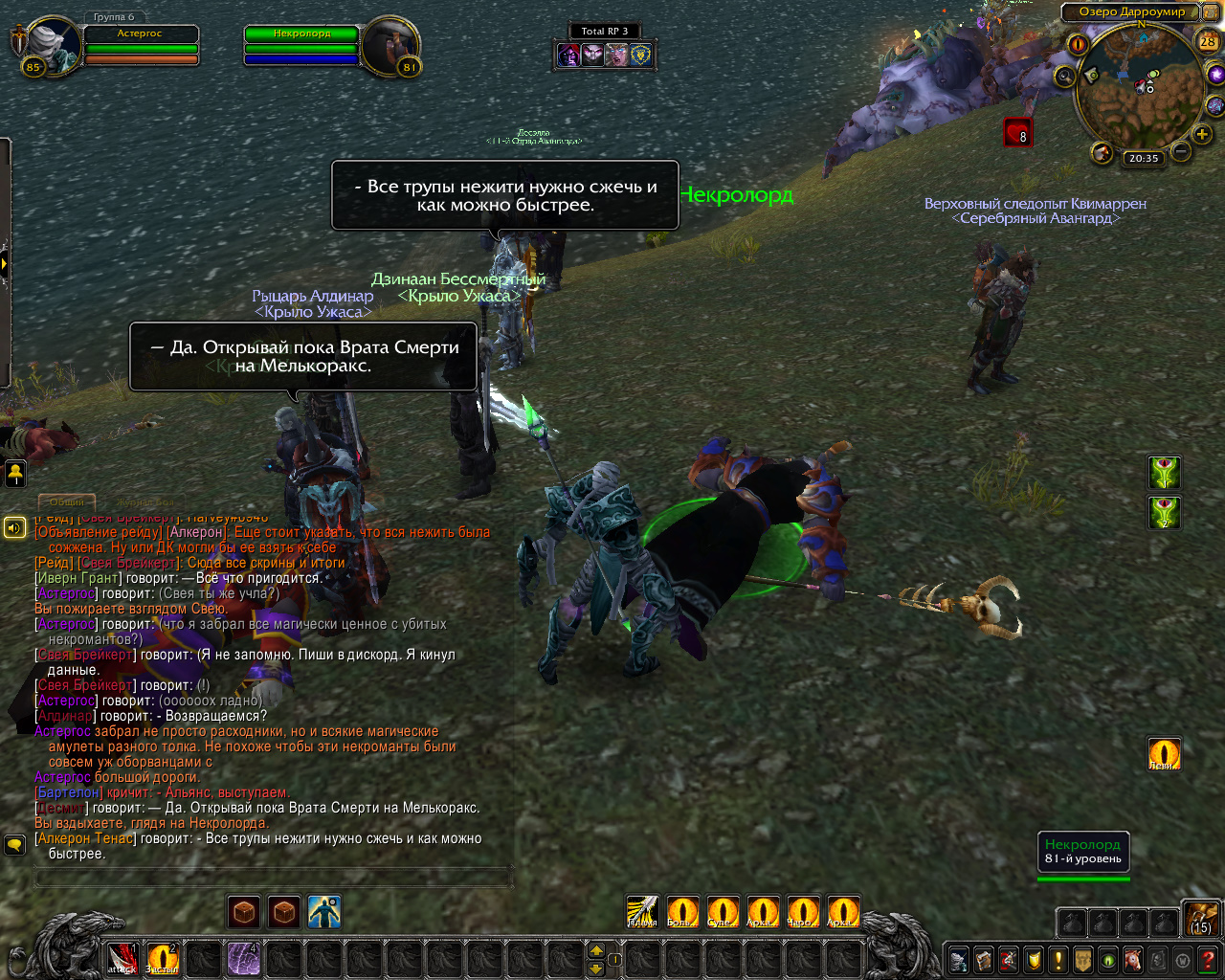Click the Alliance crest icon under Total RP
This screenshot has width=1225, height=980.
641,55
